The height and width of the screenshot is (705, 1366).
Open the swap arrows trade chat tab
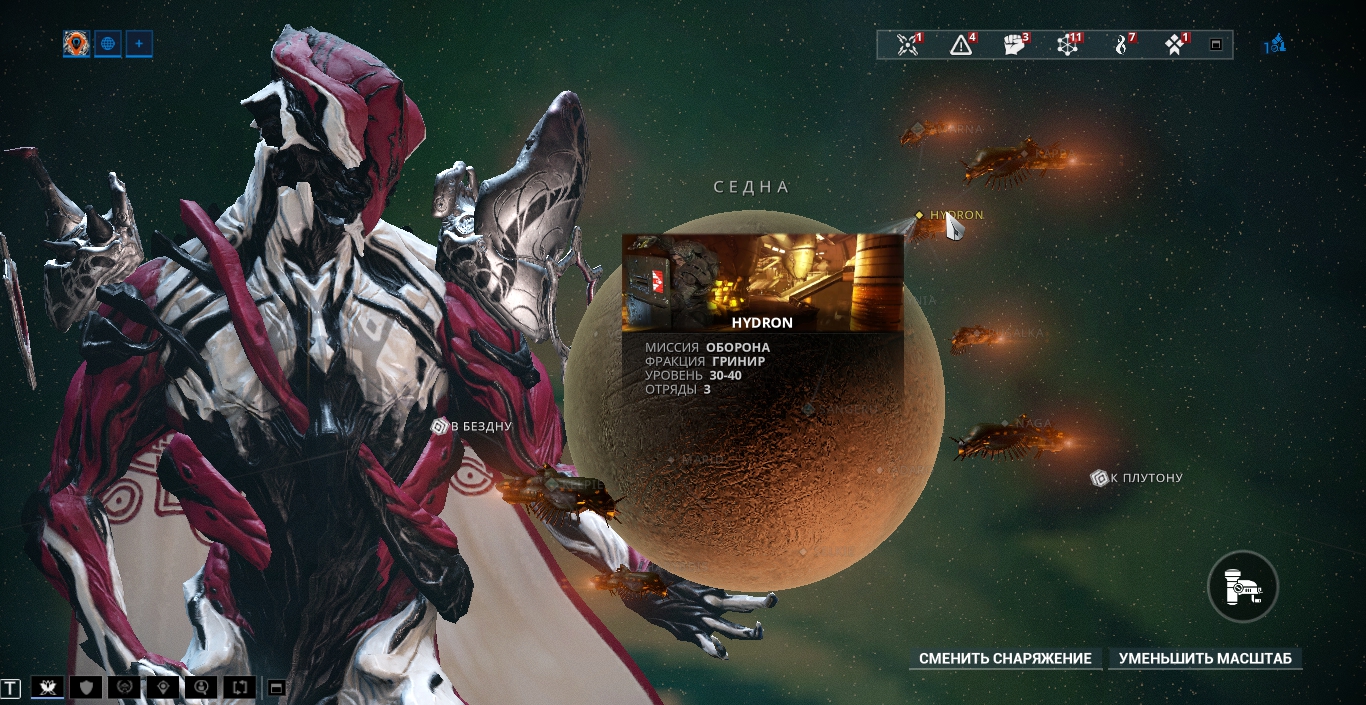[x=241, y=687]
